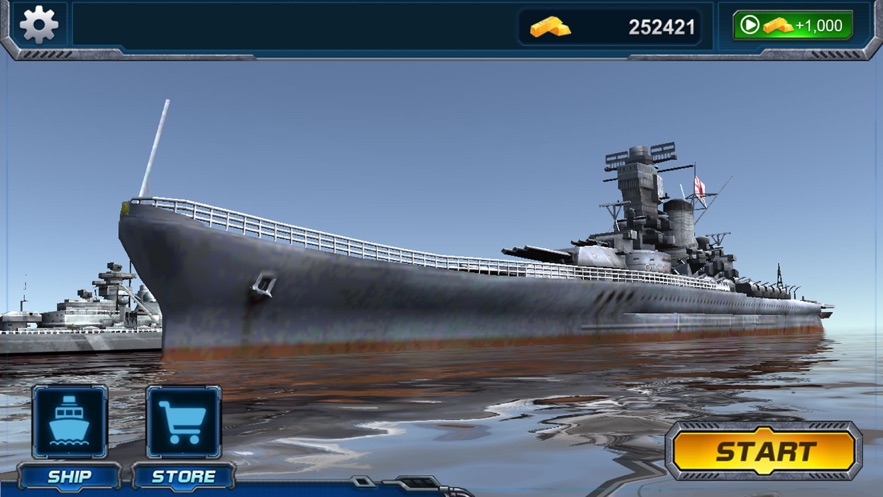Watch video ad for +1,000 gold
This screenshot has width=883, height=497.
pos(792,25)
